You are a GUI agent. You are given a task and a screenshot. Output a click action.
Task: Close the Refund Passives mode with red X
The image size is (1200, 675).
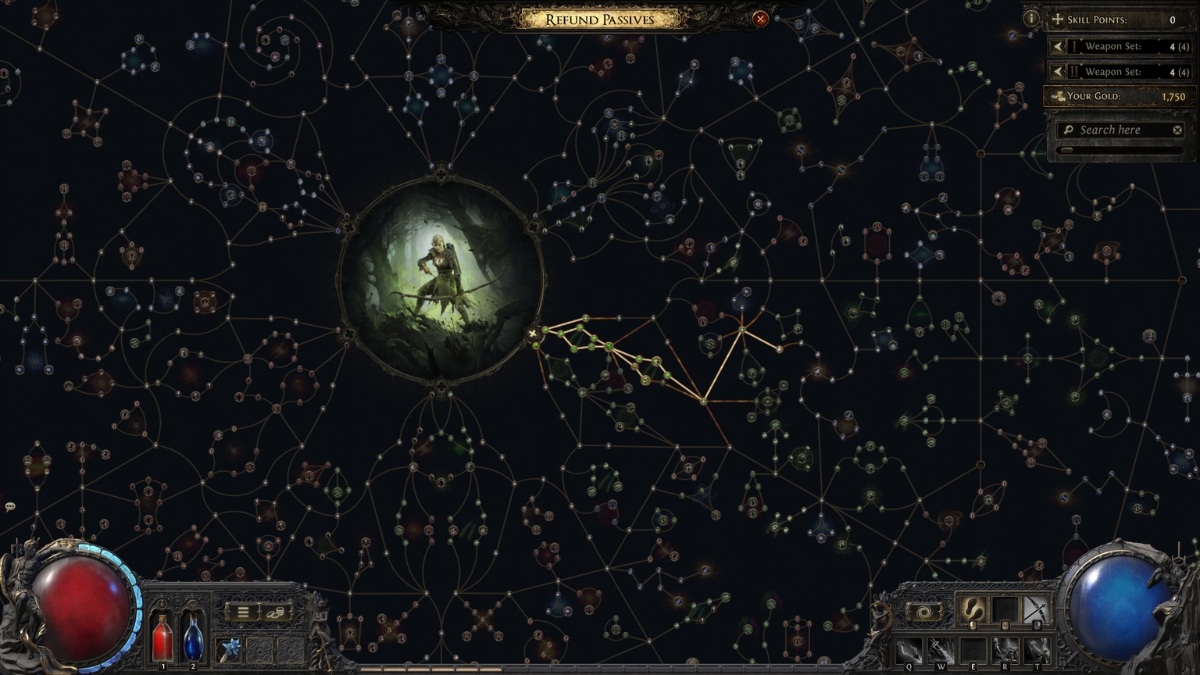[760, 18]
